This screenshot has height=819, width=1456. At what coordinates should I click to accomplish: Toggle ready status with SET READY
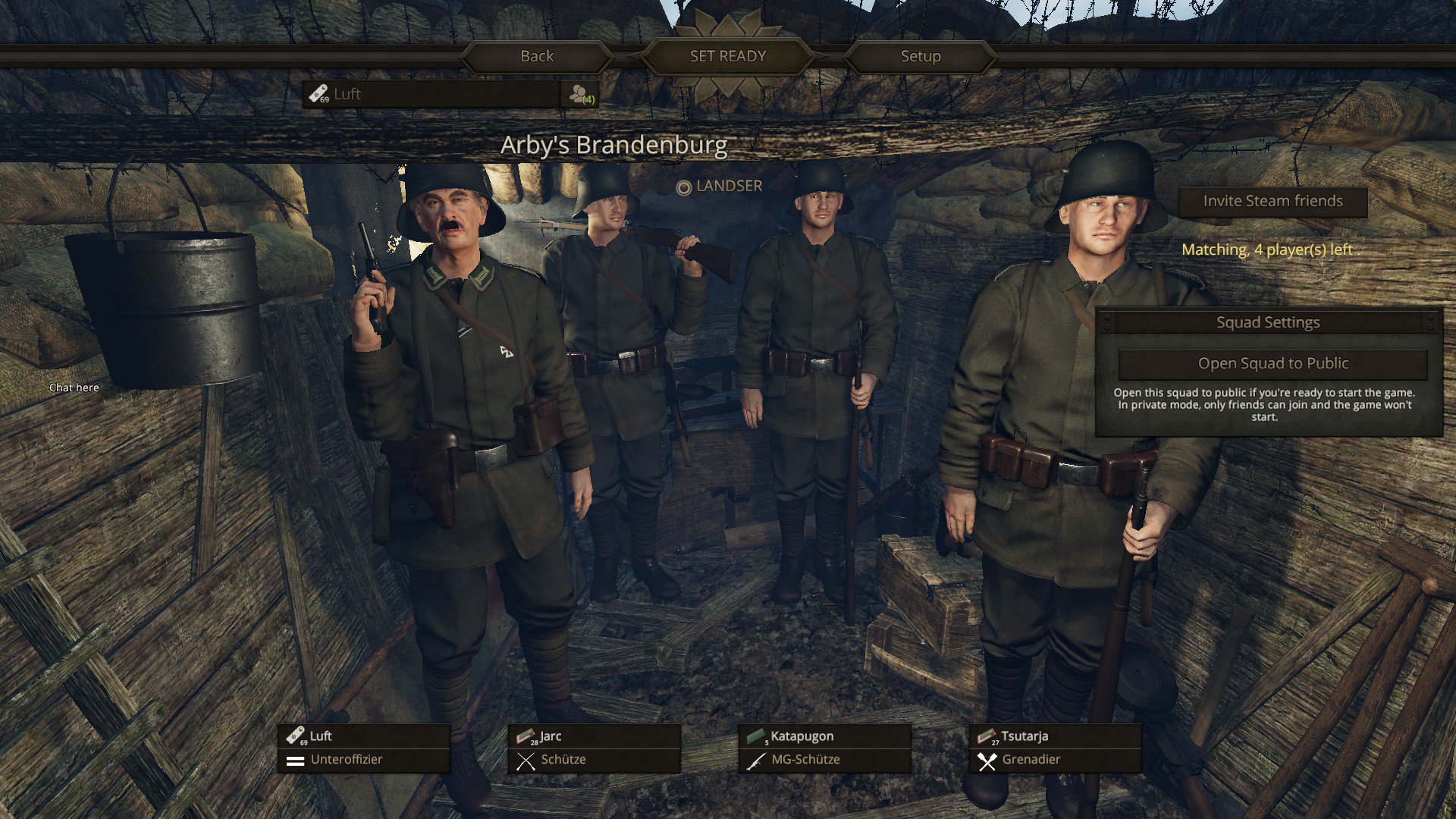point(728,55)
